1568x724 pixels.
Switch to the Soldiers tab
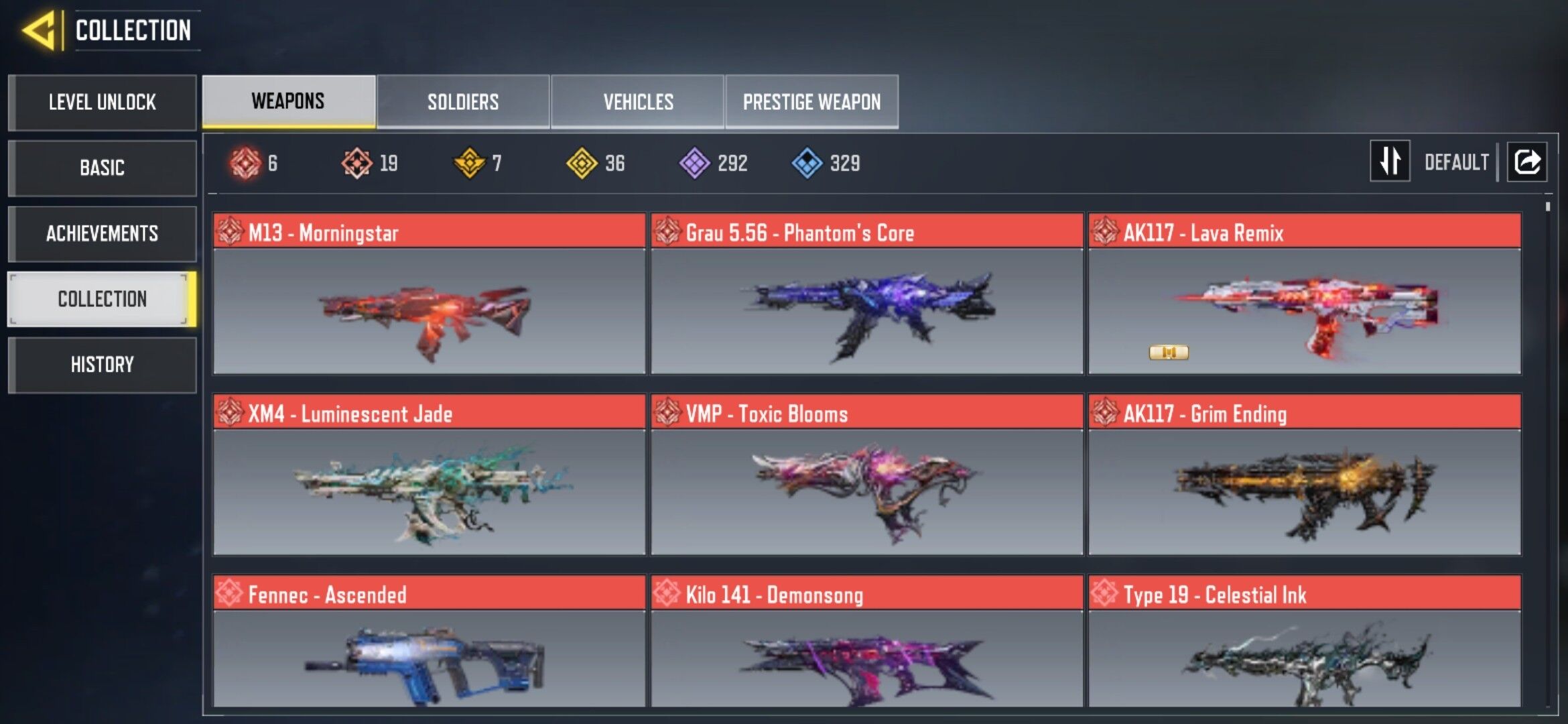[462, 101]
